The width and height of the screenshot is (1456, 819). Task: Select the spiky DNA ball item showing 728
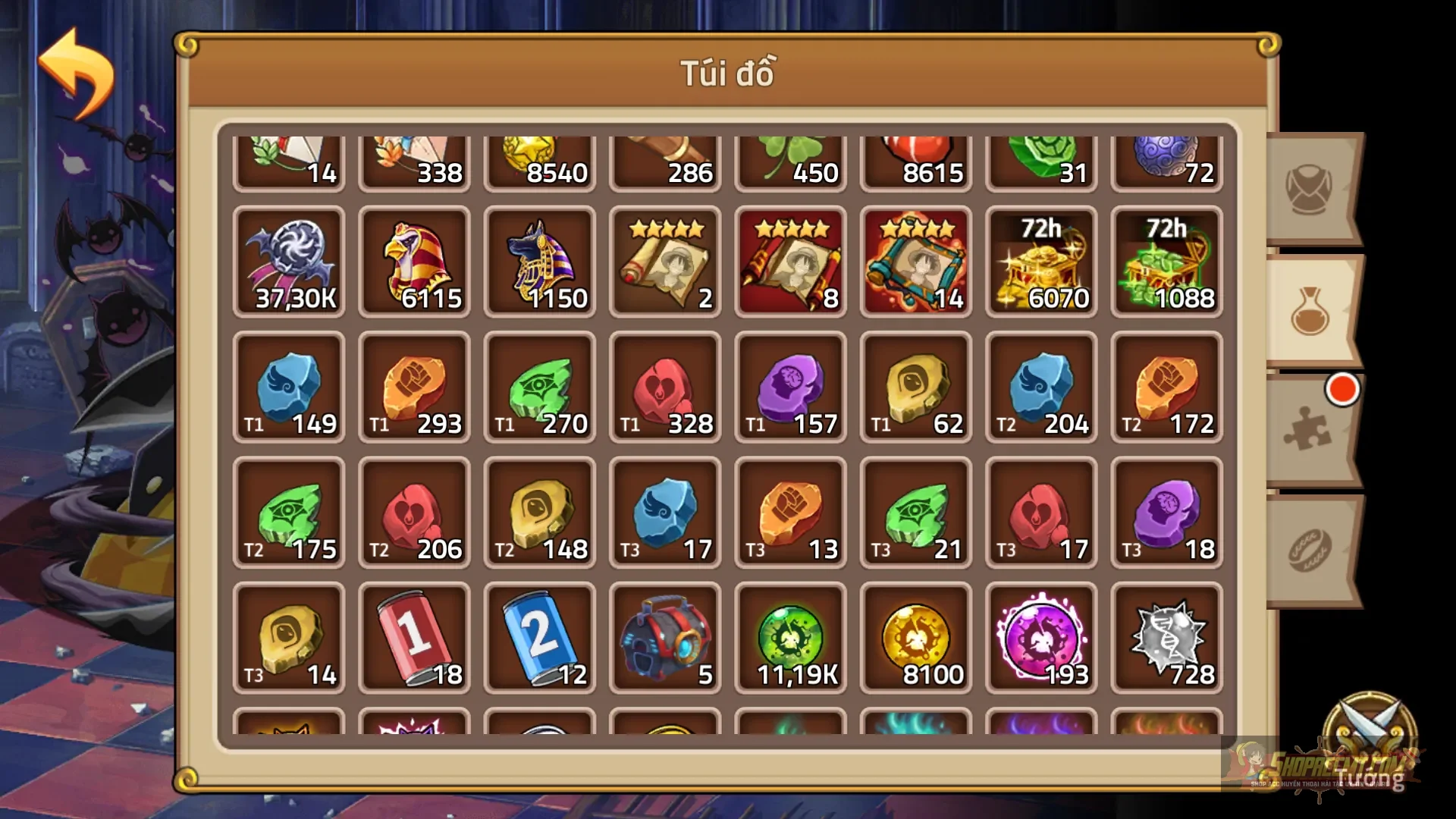tap(1165, 637)
